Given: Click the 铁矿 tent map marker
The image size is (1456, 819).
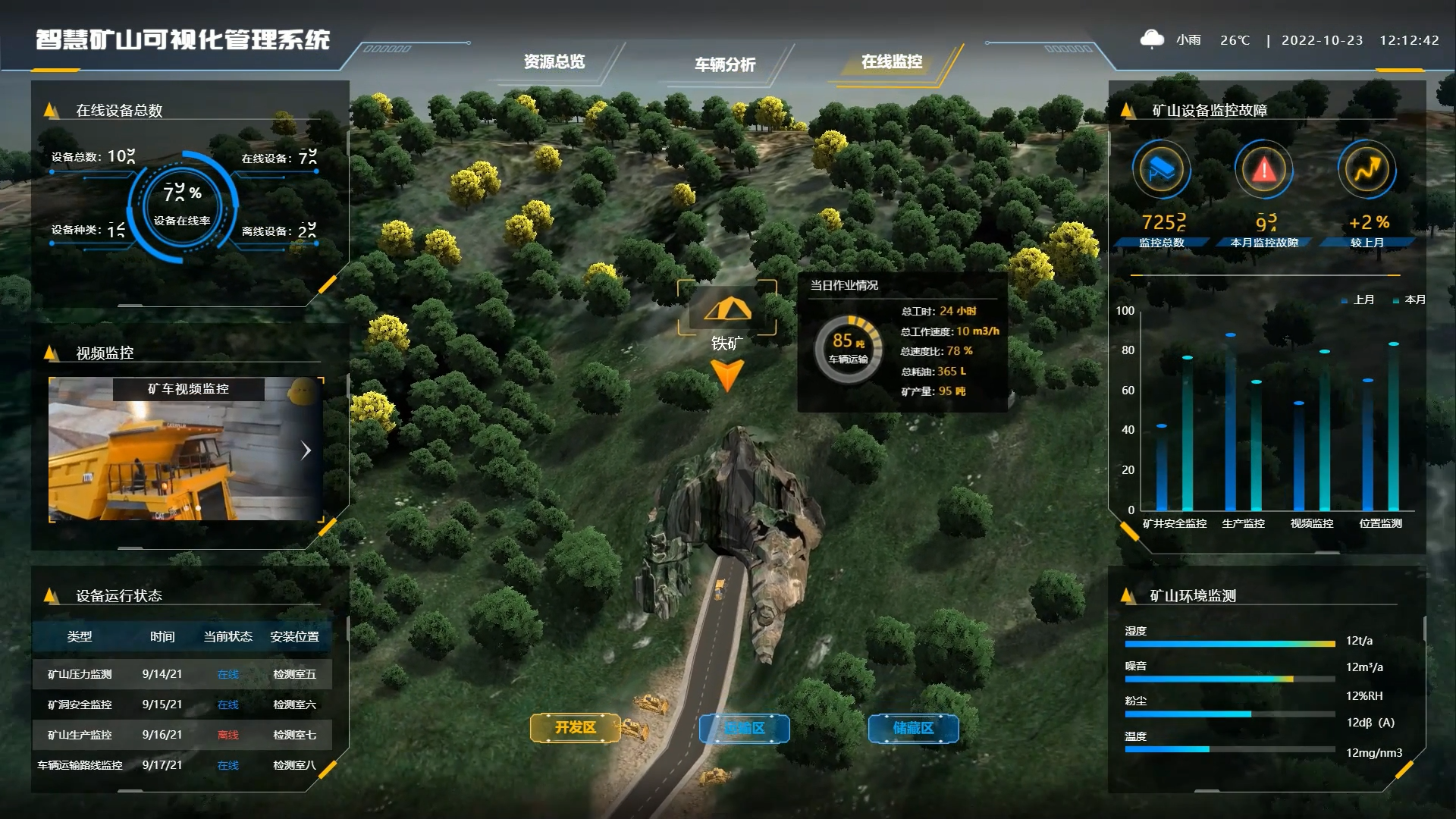Looking at the screenshot, I should click(727, 309).
